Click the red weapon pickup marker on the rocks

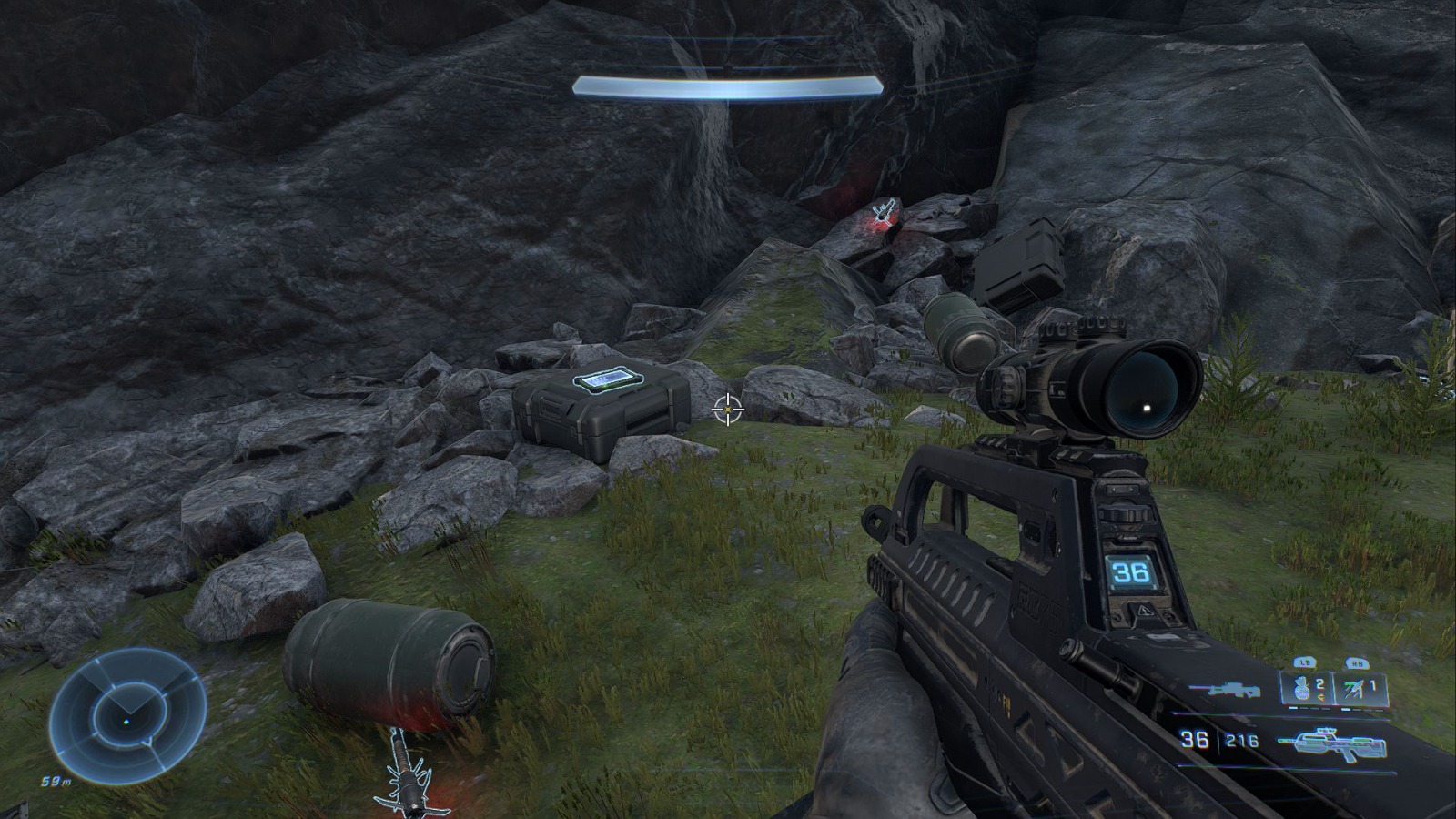(881, 216)
